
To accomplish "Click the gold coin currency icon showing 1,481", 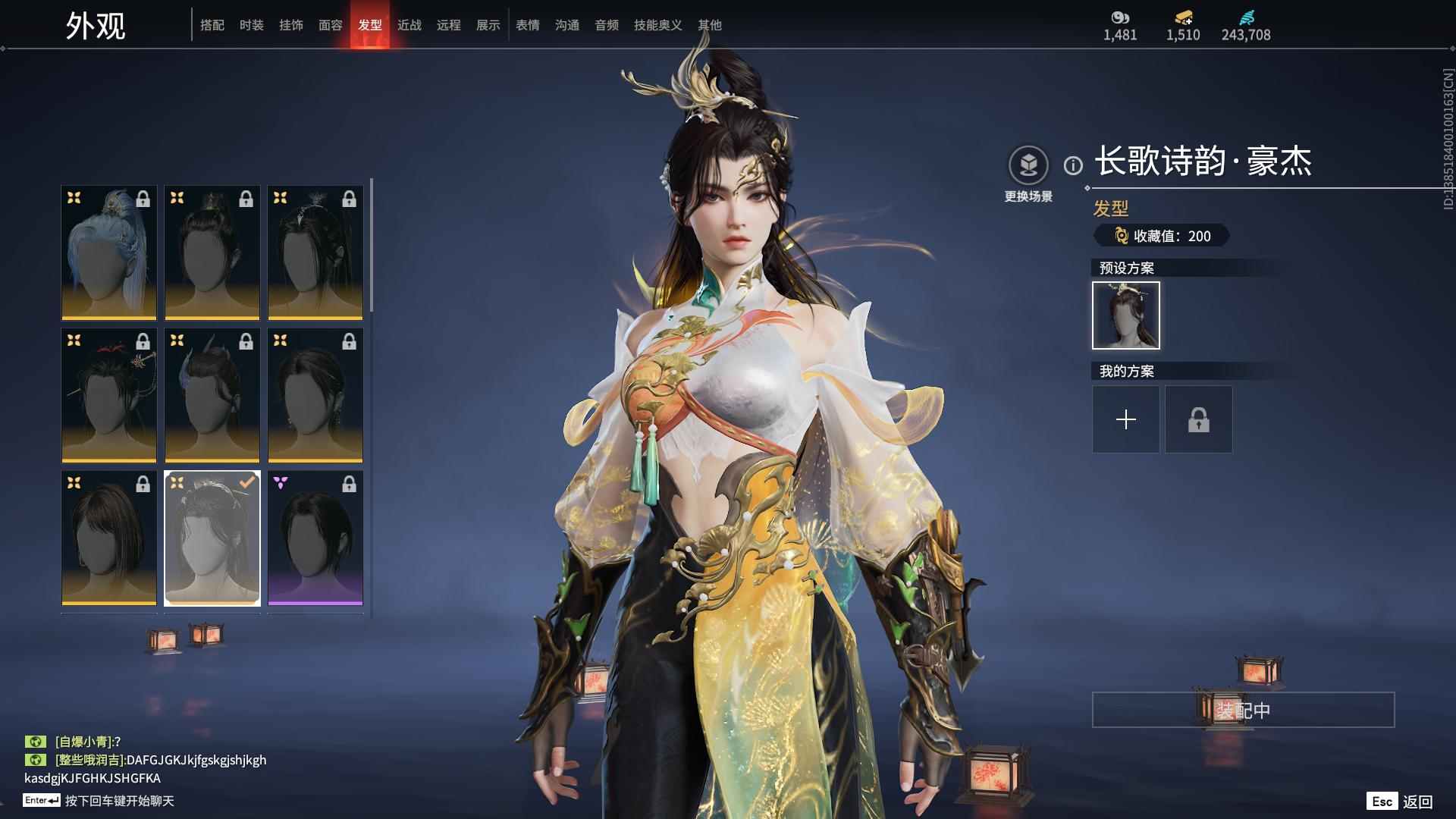I will [1121, 17].
